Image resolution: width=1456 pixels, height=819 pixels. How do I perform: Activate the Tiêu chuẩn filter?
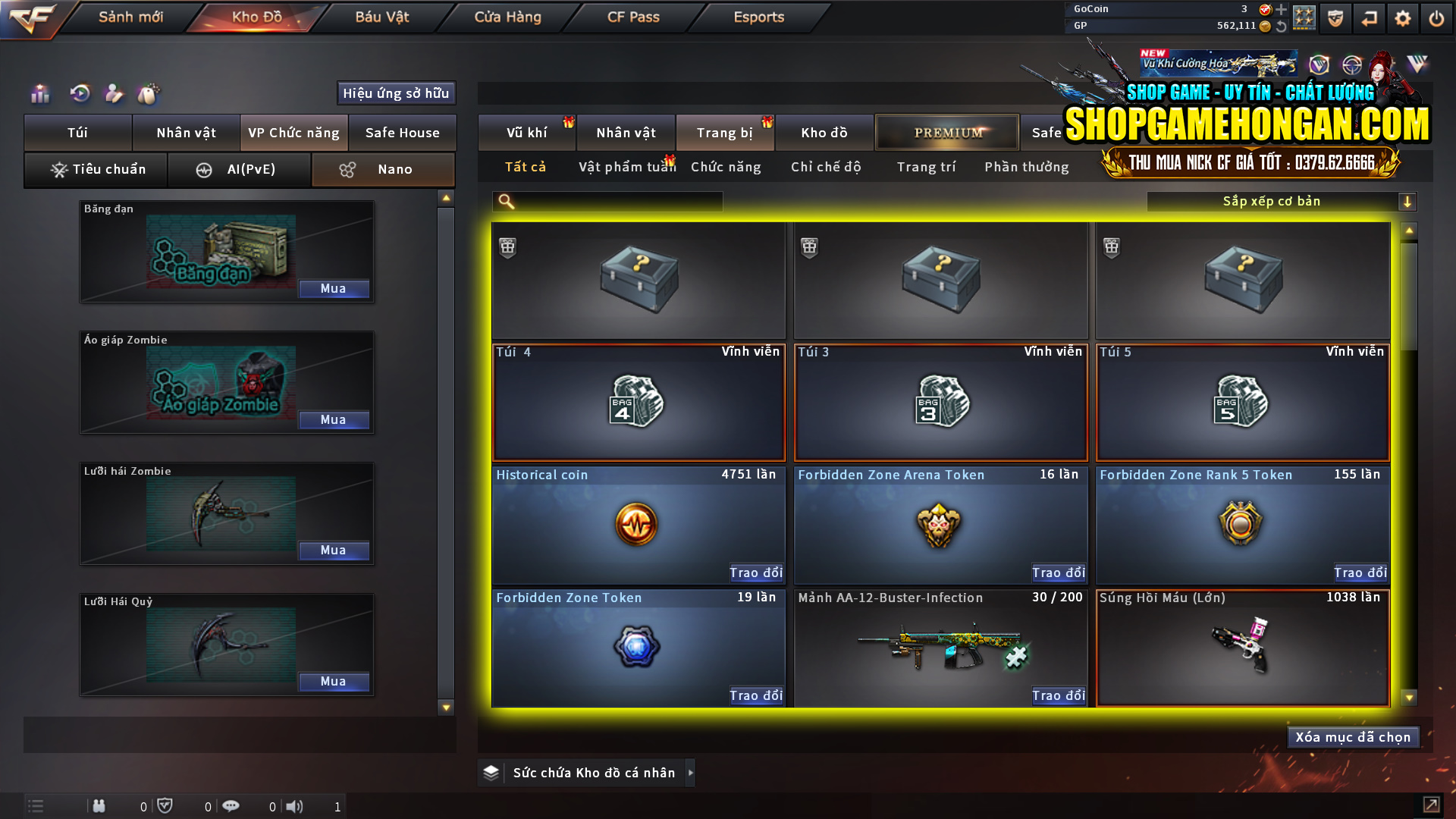point(96,169)
